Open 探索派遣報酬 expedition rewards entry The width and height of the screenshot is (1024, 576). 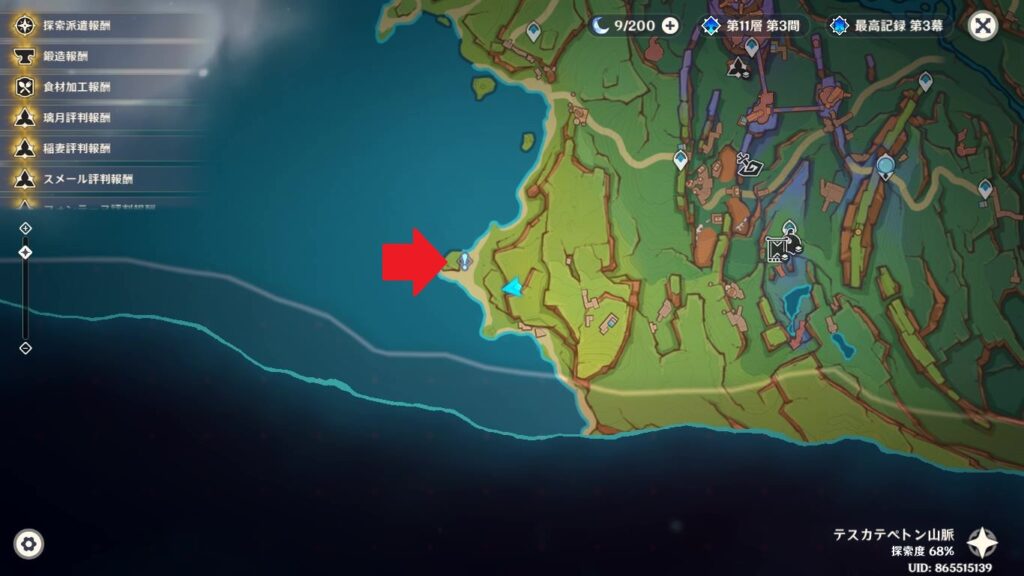75,24
